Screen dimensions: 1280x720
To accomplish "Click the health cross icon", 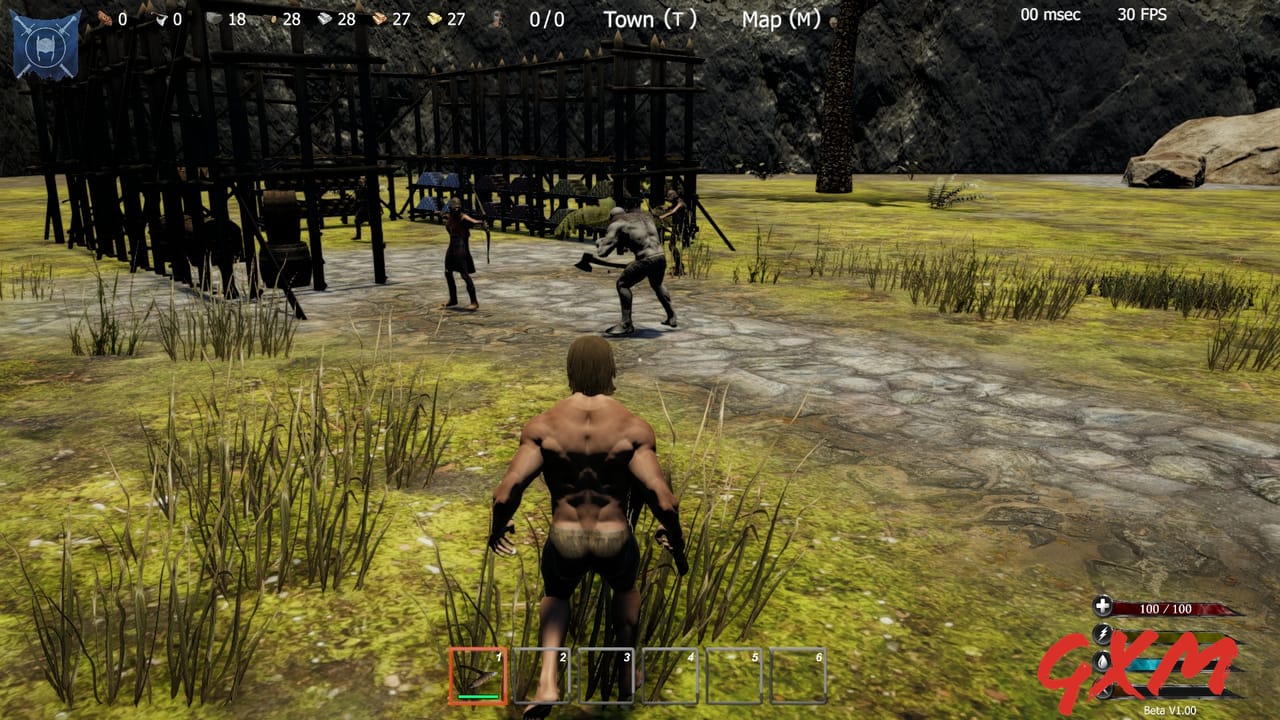I will pyautogui.click(x=1102, y=606).
